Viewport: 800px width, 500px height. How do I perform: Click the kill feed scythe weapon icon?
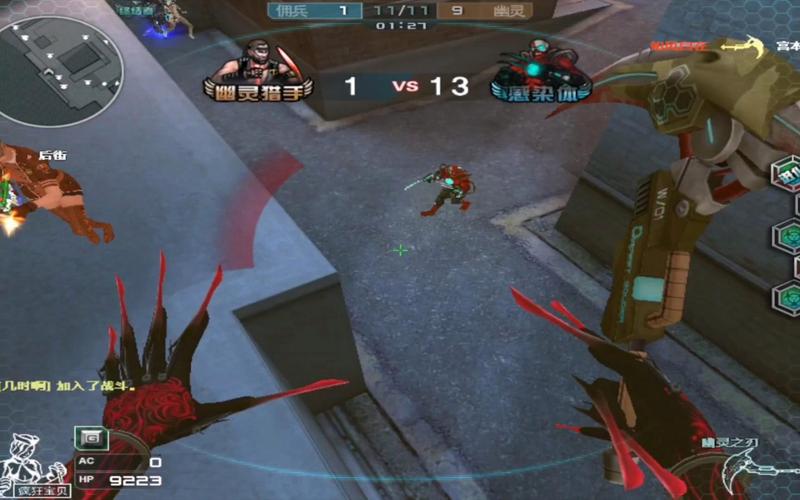coord(741,46)
